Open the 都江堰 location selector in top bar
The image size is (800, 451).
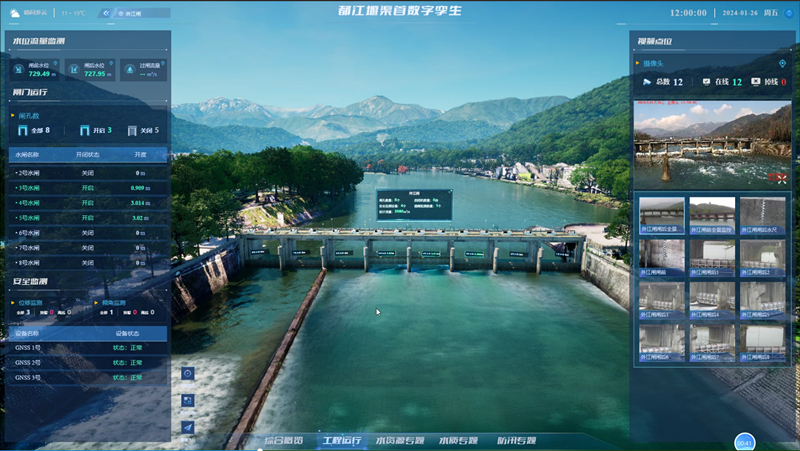tap(132, 14)
